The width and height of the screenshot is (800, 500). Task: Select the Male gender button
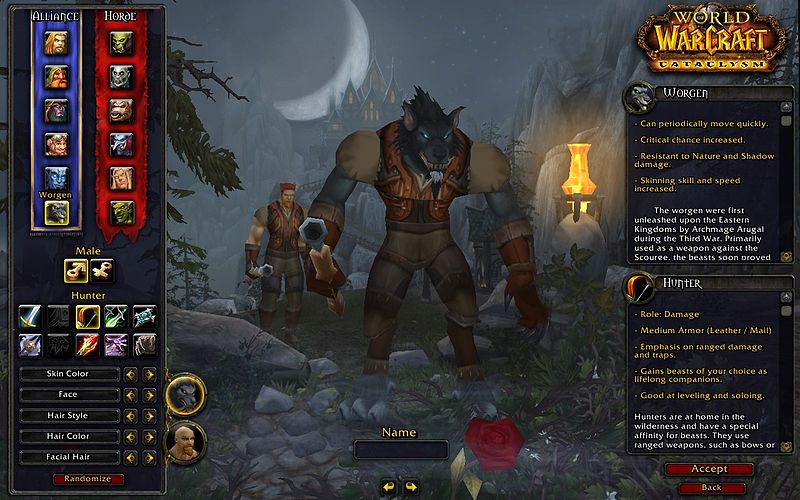77,270
